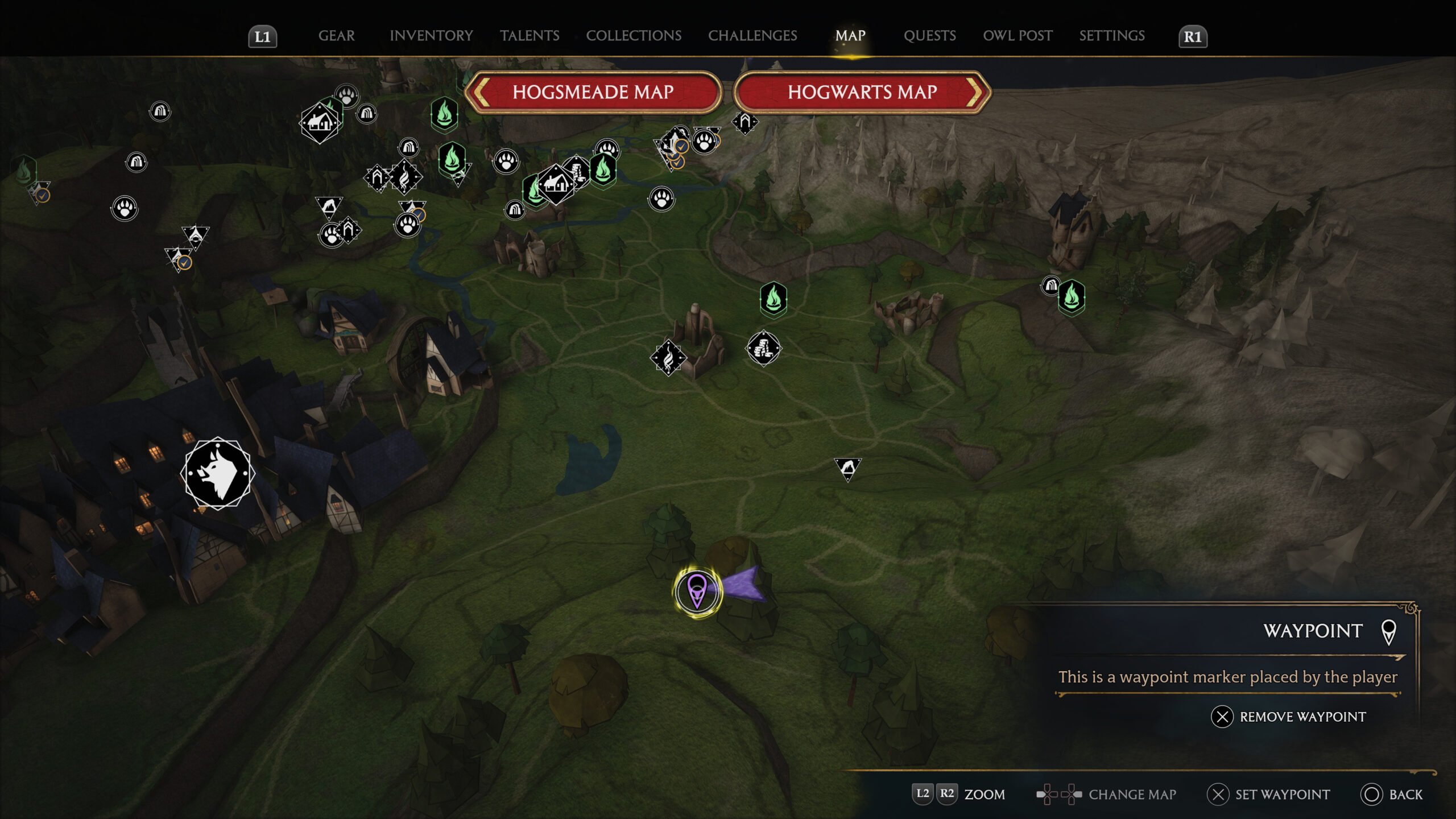
Task: Go to the Collections tab
Action: point(634,36)
